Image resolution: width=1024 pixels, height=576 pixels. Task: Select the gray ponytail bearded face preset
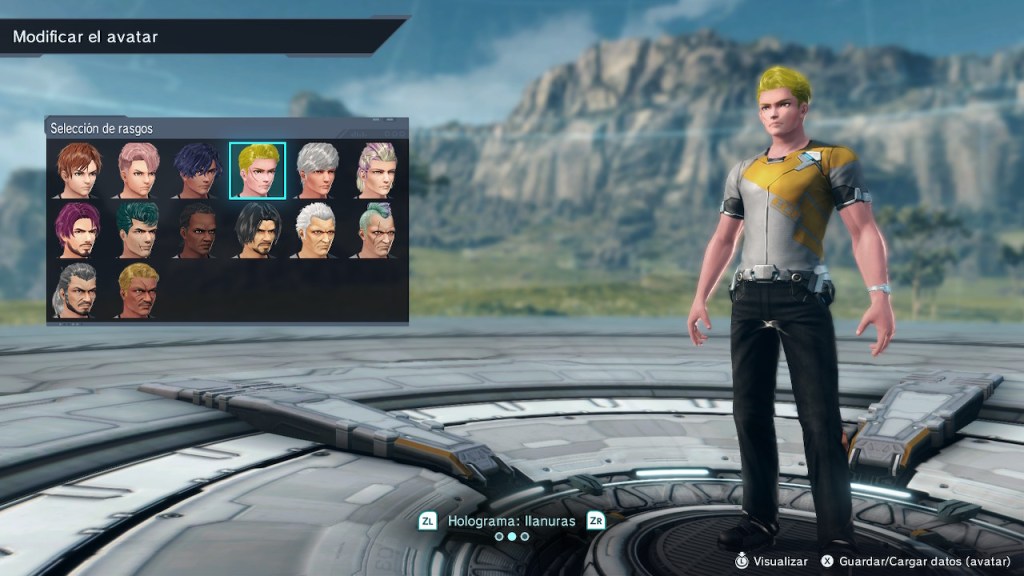click(78, 290)
